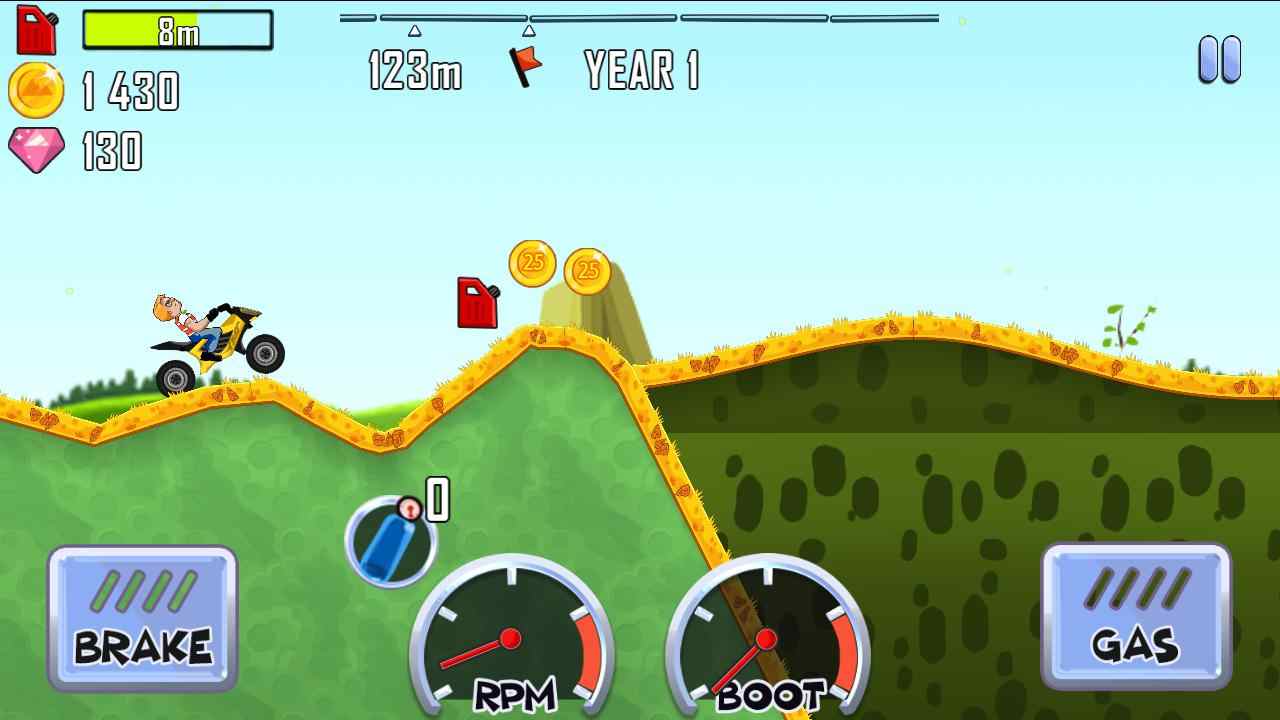This screenshot has width=1280, height=720.
Task: Click the distance marker arrow above 123m
Action: (413, 30)
